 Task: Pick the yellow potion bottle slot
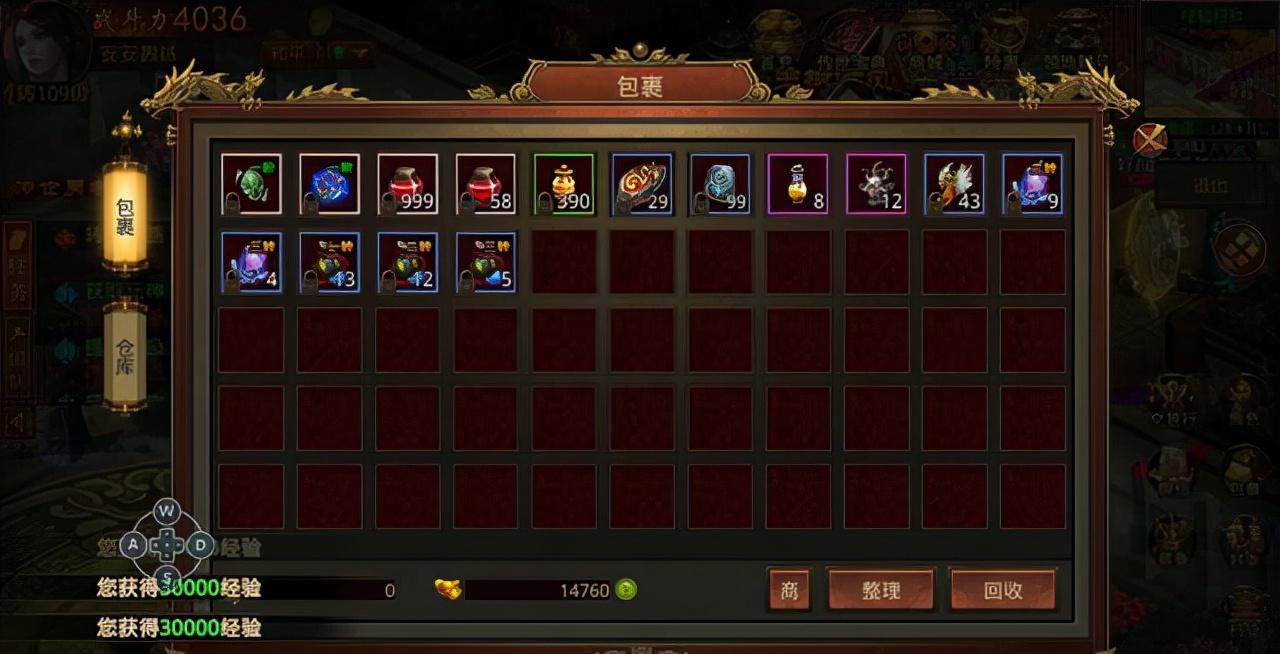tap(798, 184)
